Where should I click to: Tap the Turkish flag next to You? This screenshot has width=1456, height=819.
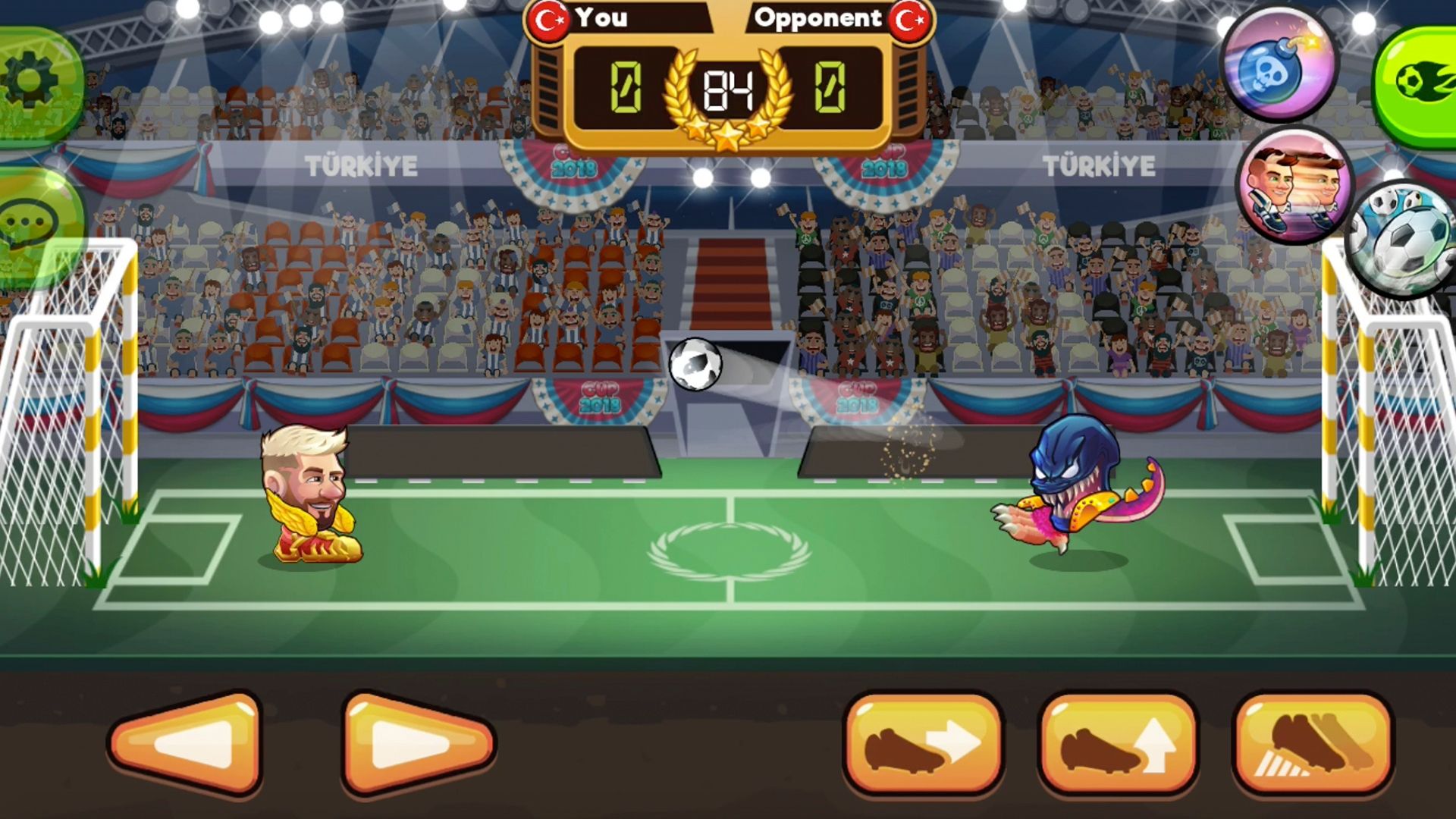548,19
